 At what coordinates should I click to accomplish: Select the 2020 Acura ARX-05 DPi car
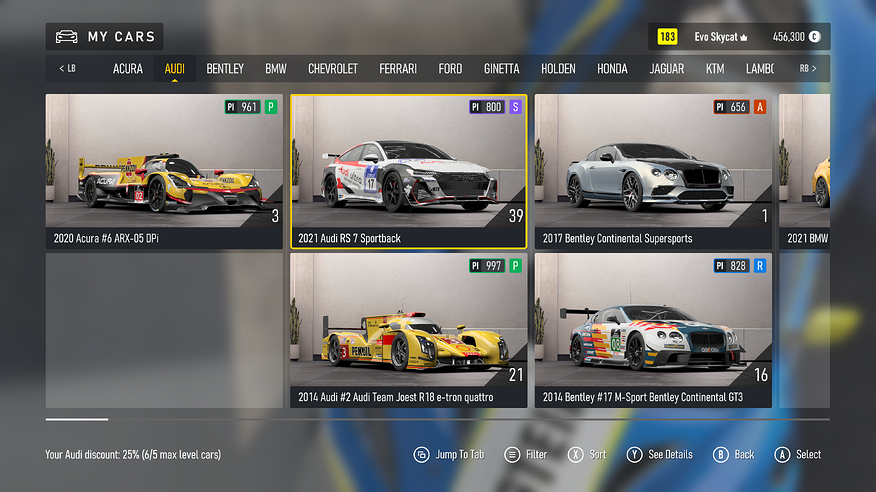pos(164,171)
